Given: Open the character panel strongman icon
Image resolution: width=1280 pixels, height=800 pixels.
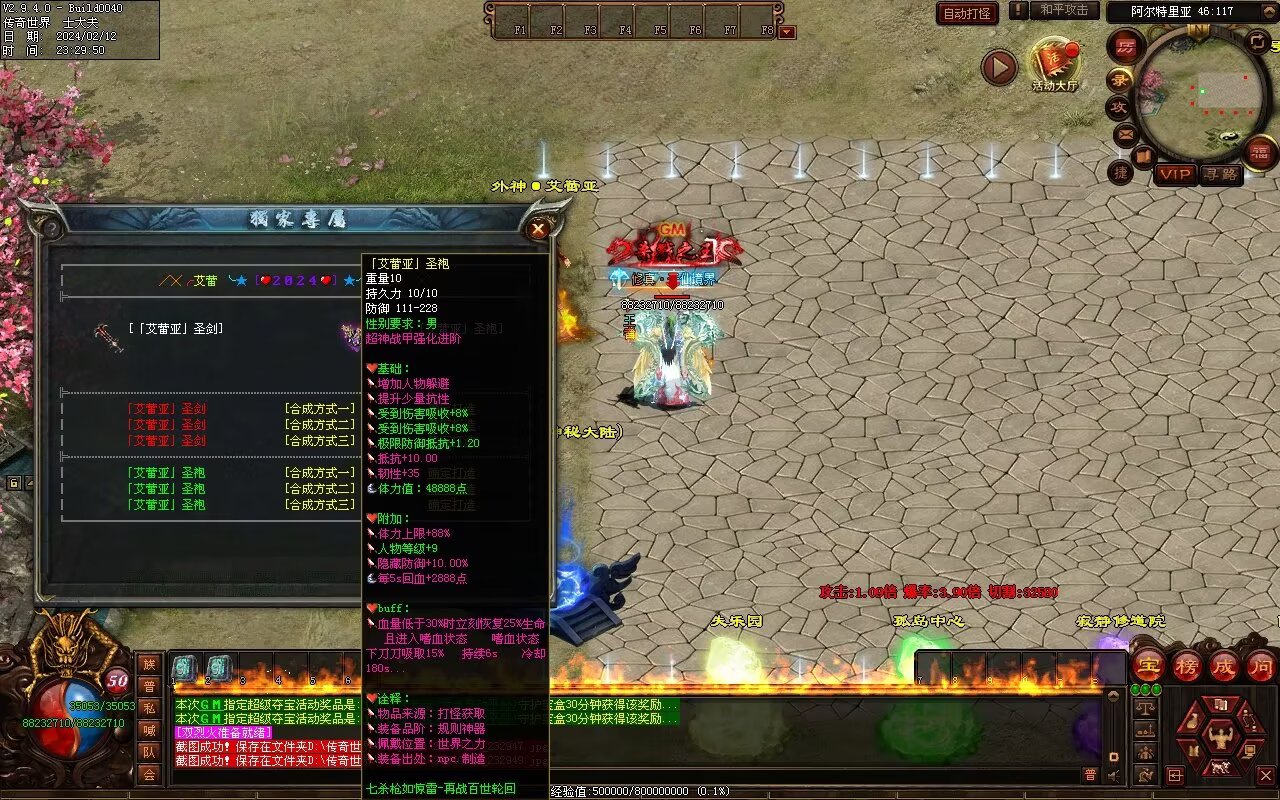Looking at the screenshot, I should [1219, 740].
